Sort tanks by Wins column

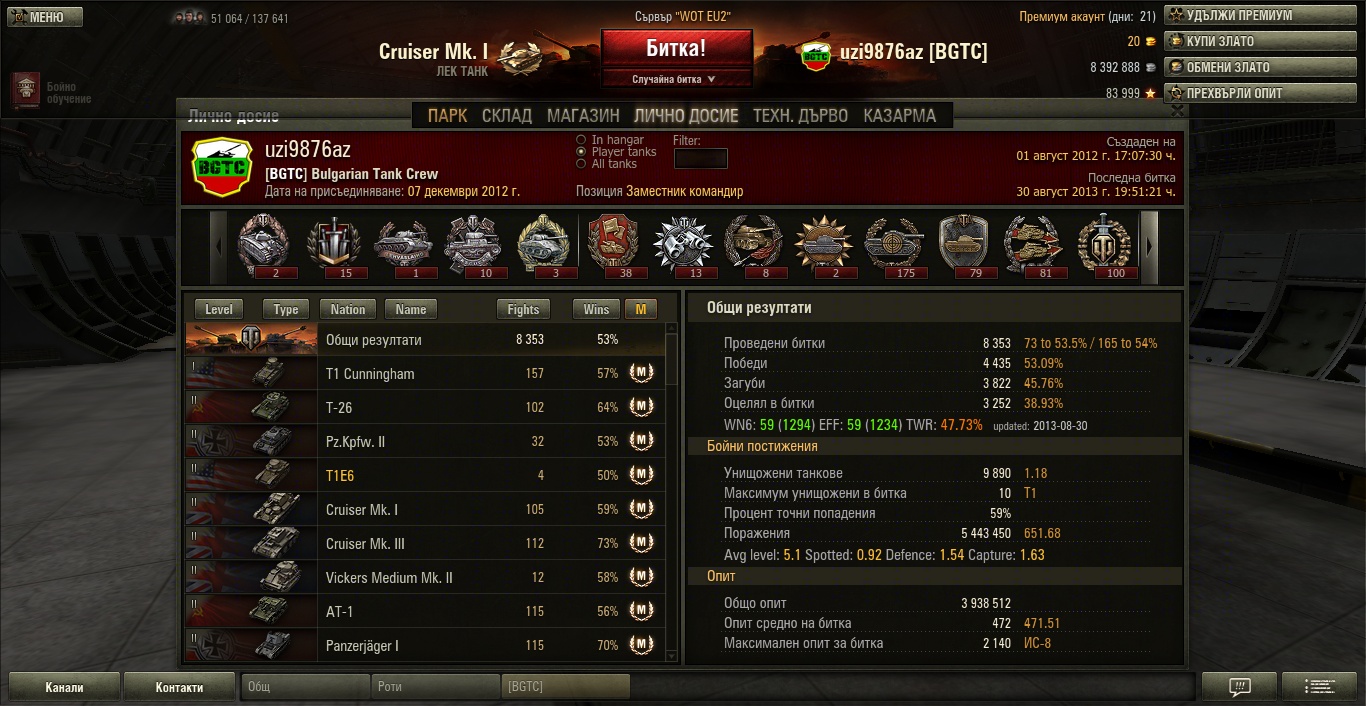596,310
